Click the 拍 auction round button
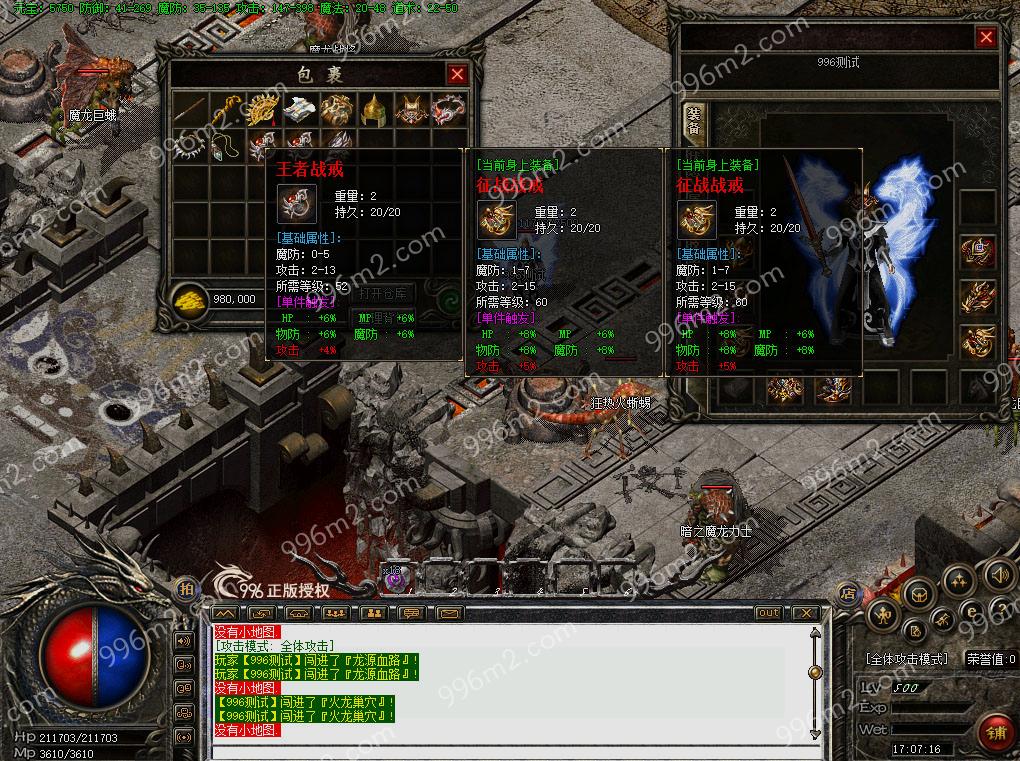This screenshot has height=761, width=1020. tap(186, 590)
